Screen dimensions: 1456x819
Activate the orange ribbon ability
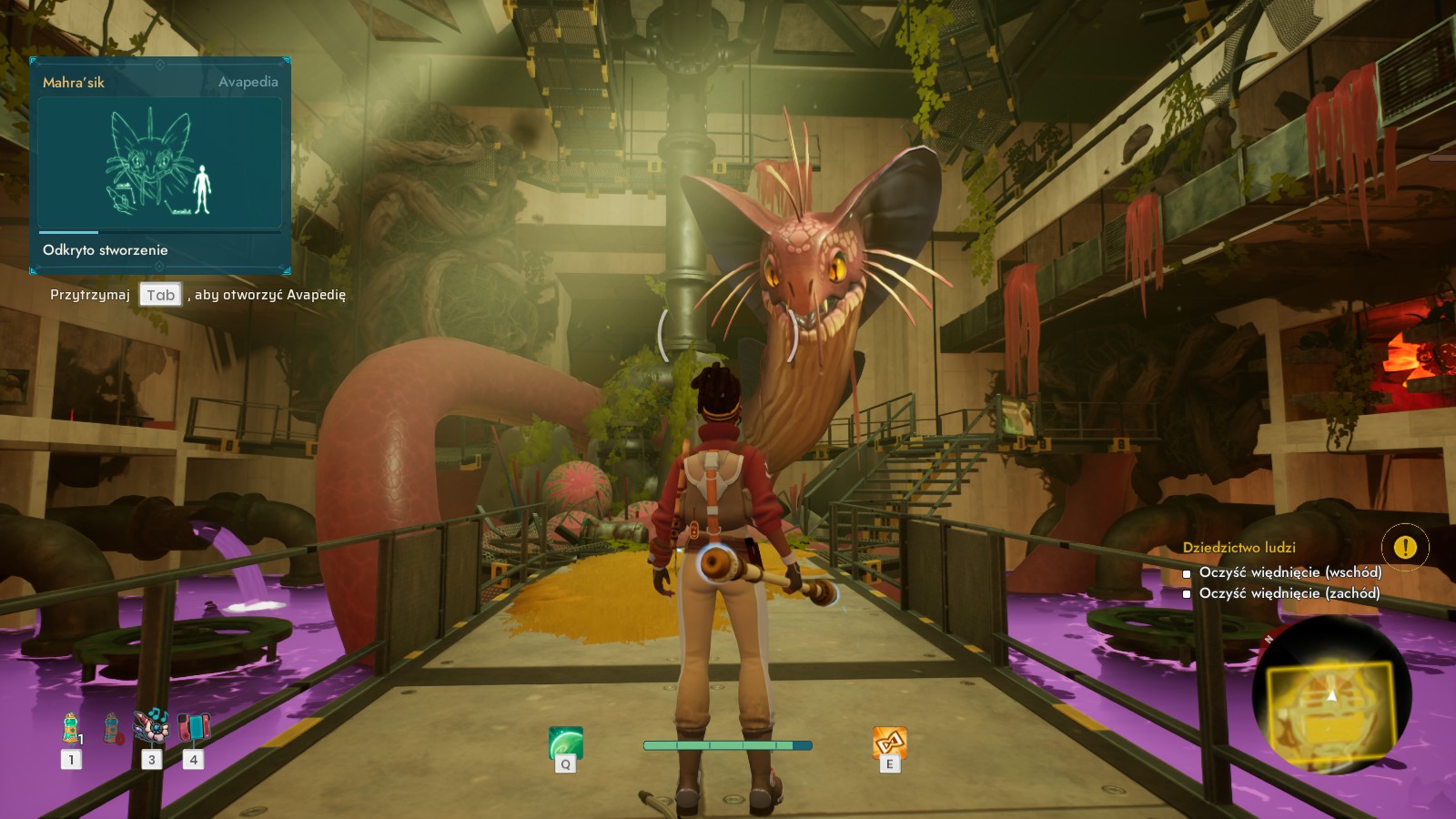pyautogui.click(x=889, y=742)
